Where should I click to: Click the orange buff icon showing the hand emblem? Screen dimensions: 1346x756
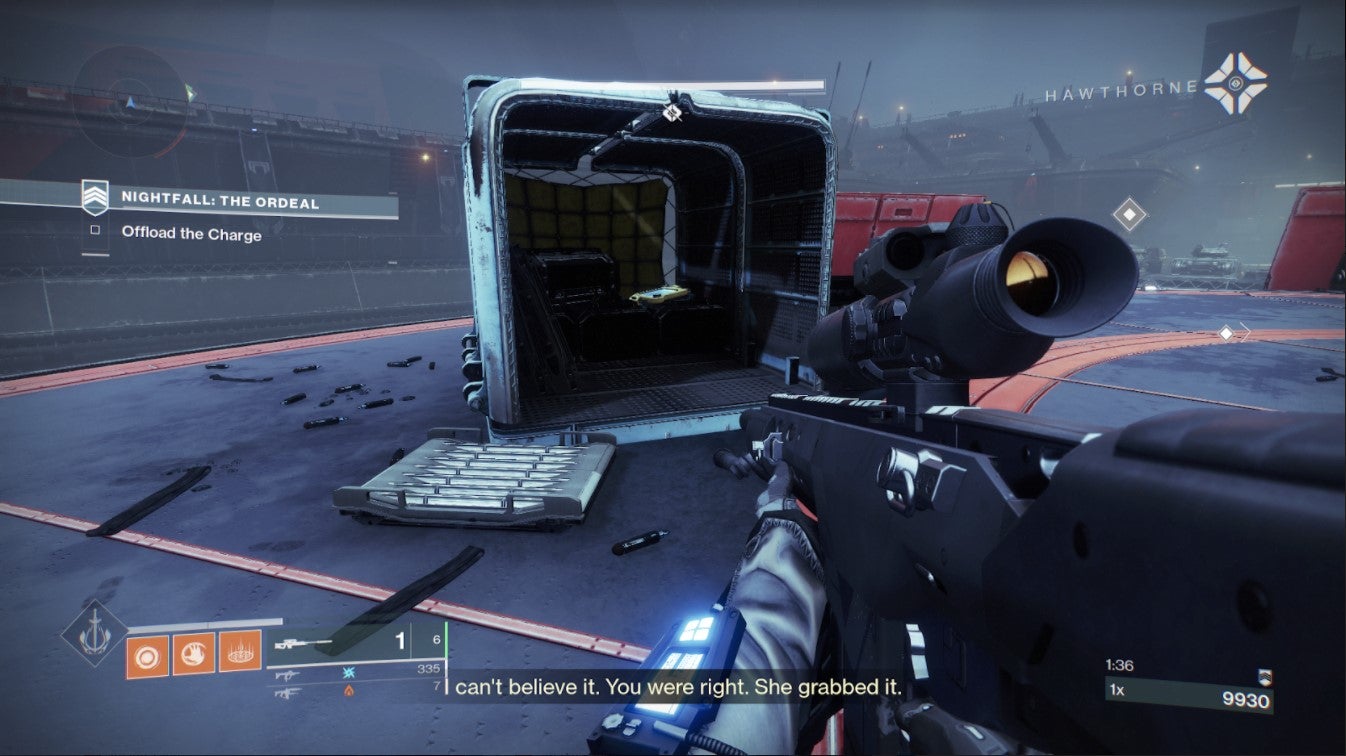tap(194, 653)
